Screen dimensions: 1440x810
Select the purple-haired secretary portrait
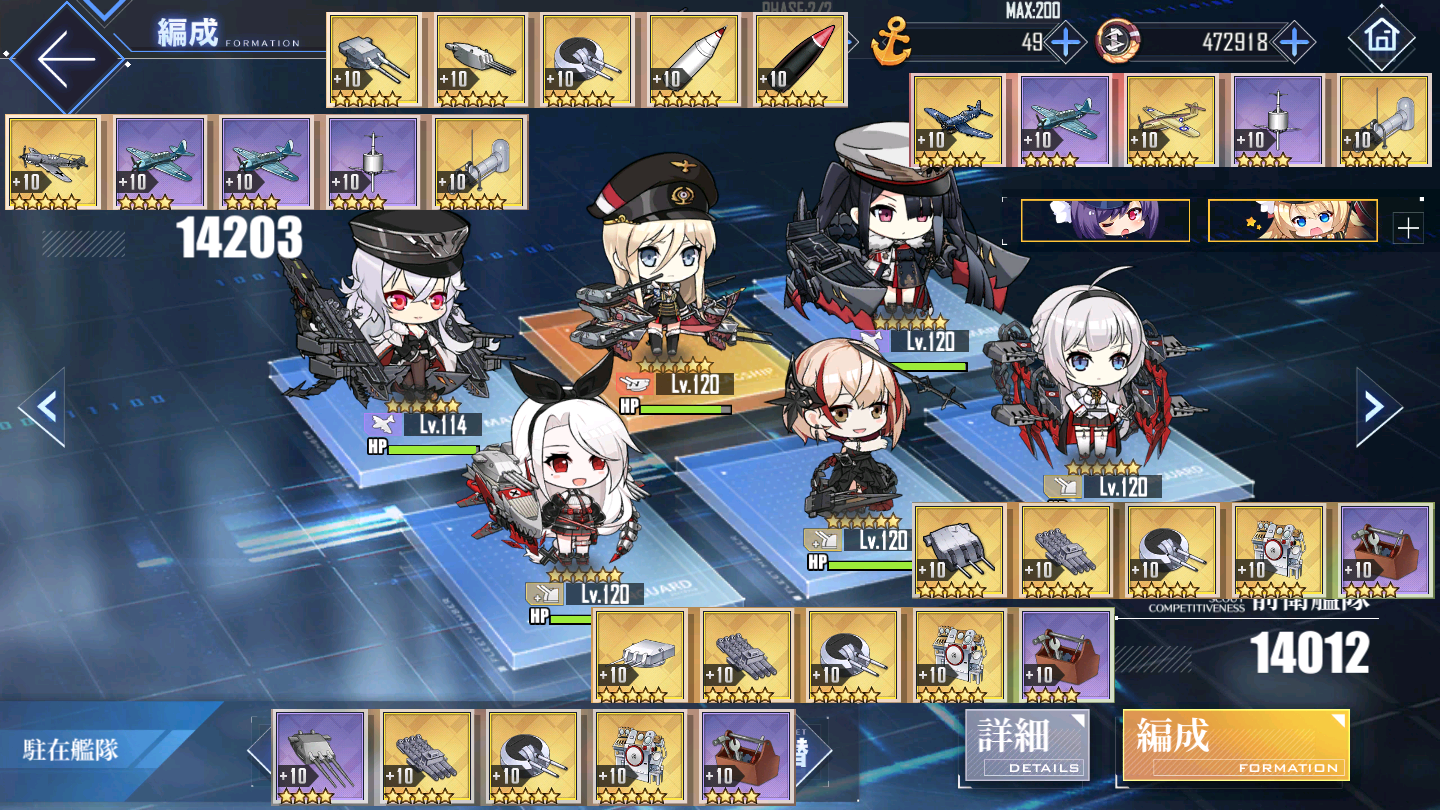point(1103,220)
